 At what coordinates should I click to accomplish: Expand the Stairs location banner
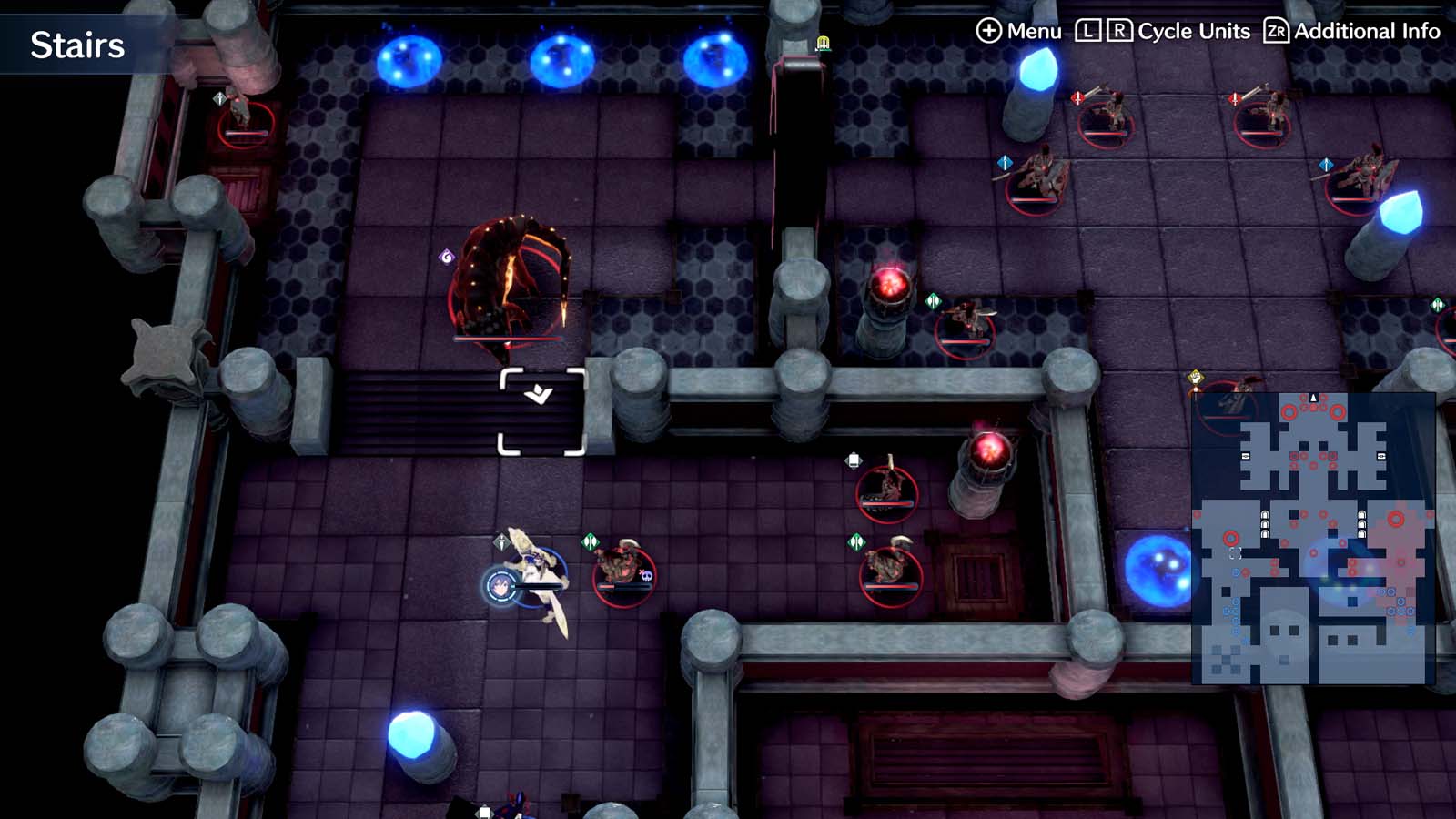pos(76,45)
